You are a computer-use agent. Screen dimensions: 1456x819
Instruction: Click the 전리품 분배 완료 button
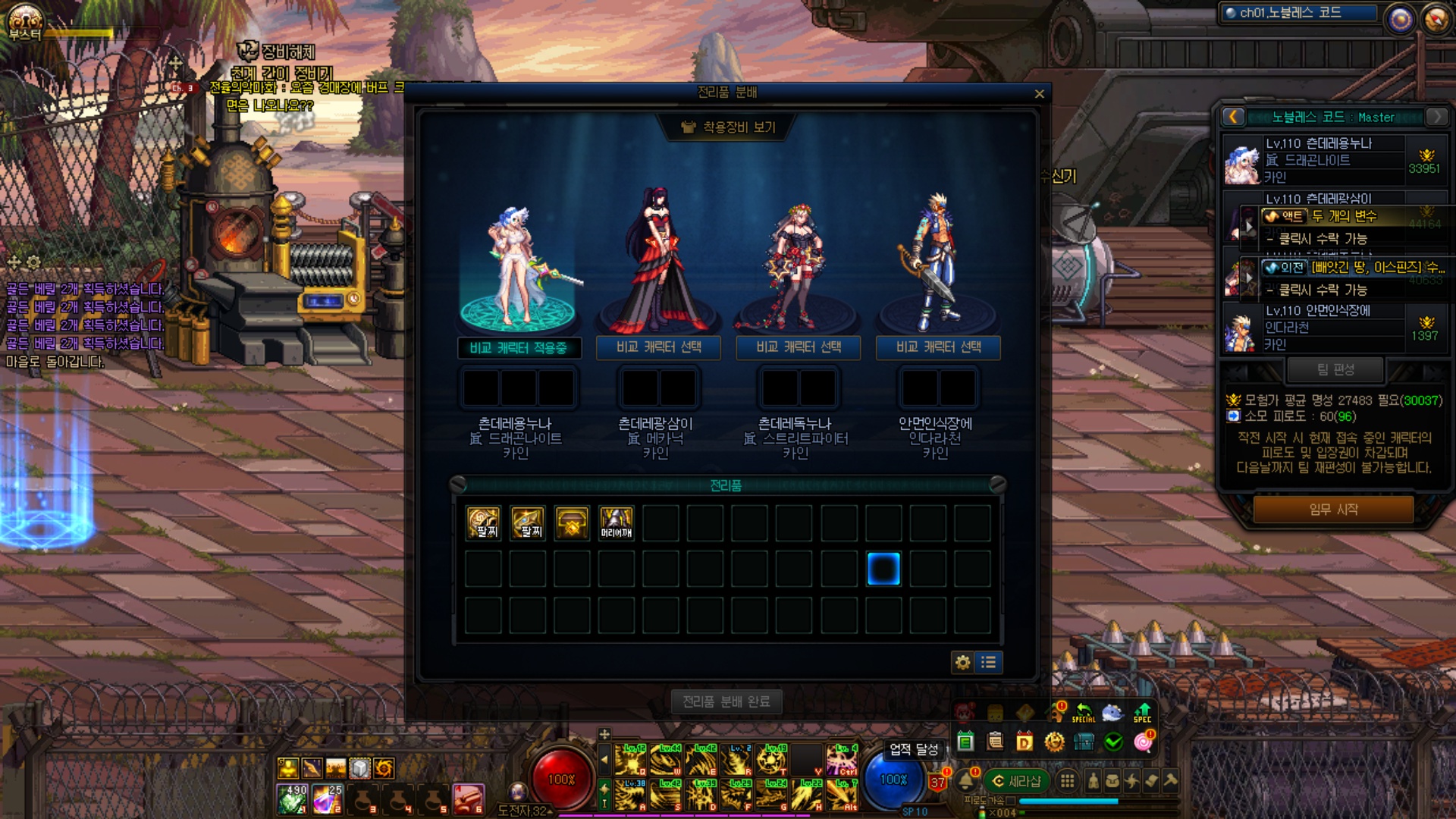(726, 702)
